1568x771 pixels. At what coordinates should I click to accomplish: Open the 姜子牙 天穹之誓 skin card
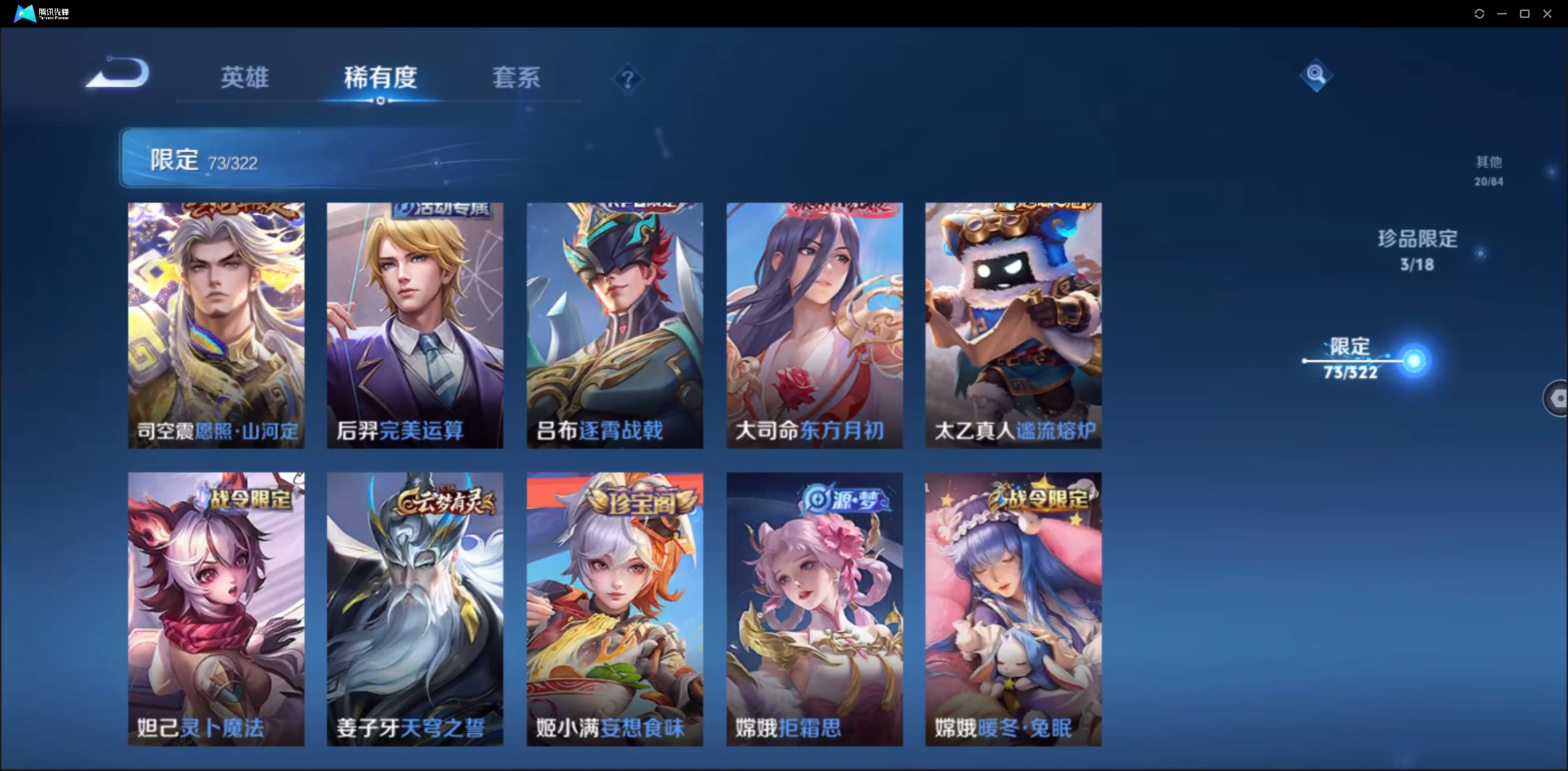415,608
